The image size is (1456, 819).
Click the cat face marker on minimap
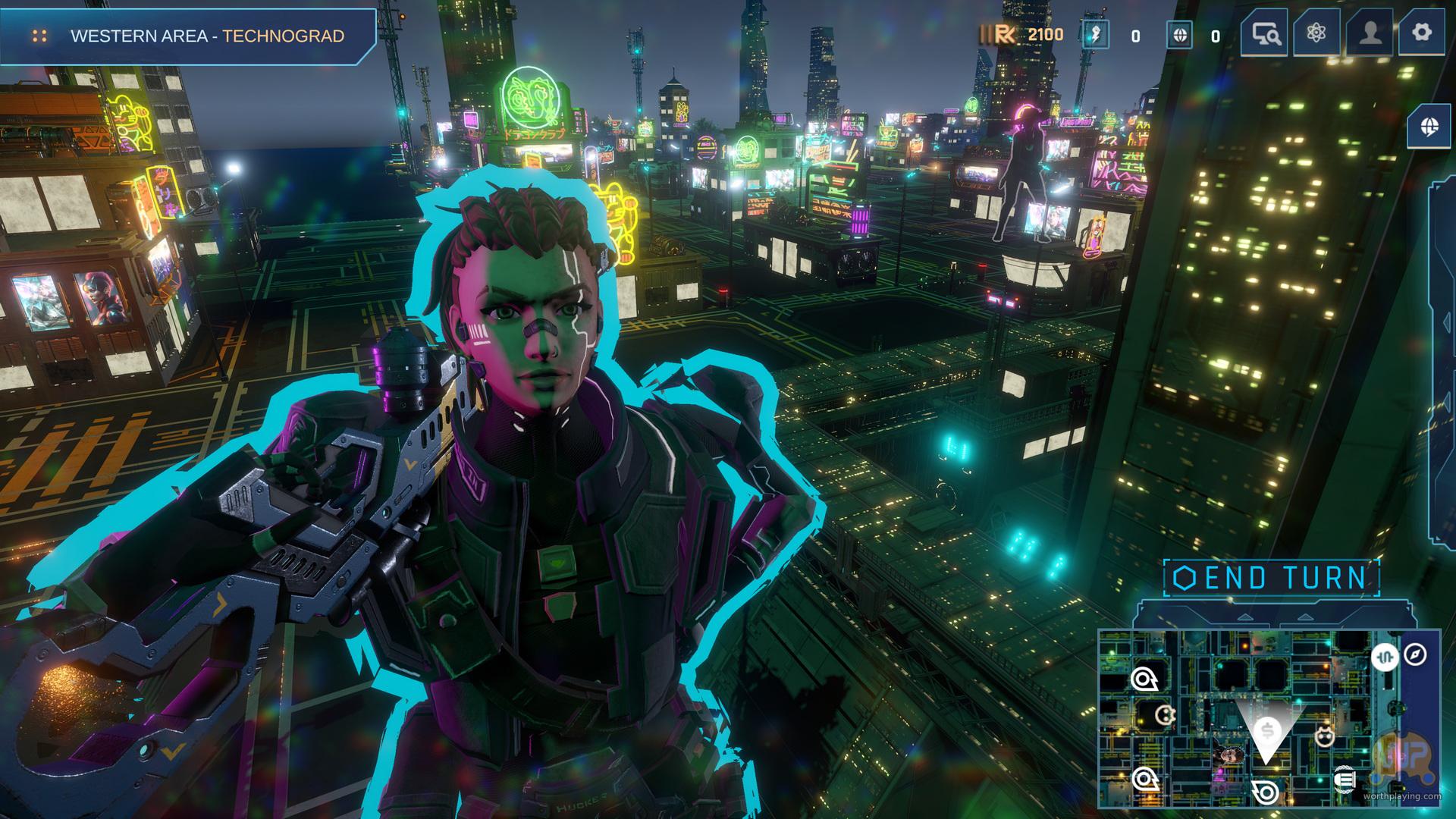coord(1324,736)
